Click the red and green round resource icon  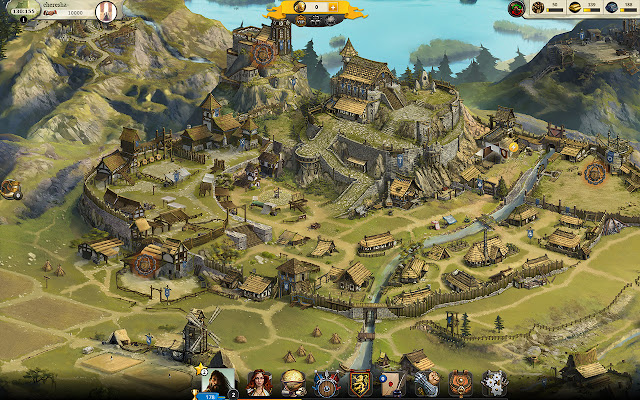click(517, 9)
